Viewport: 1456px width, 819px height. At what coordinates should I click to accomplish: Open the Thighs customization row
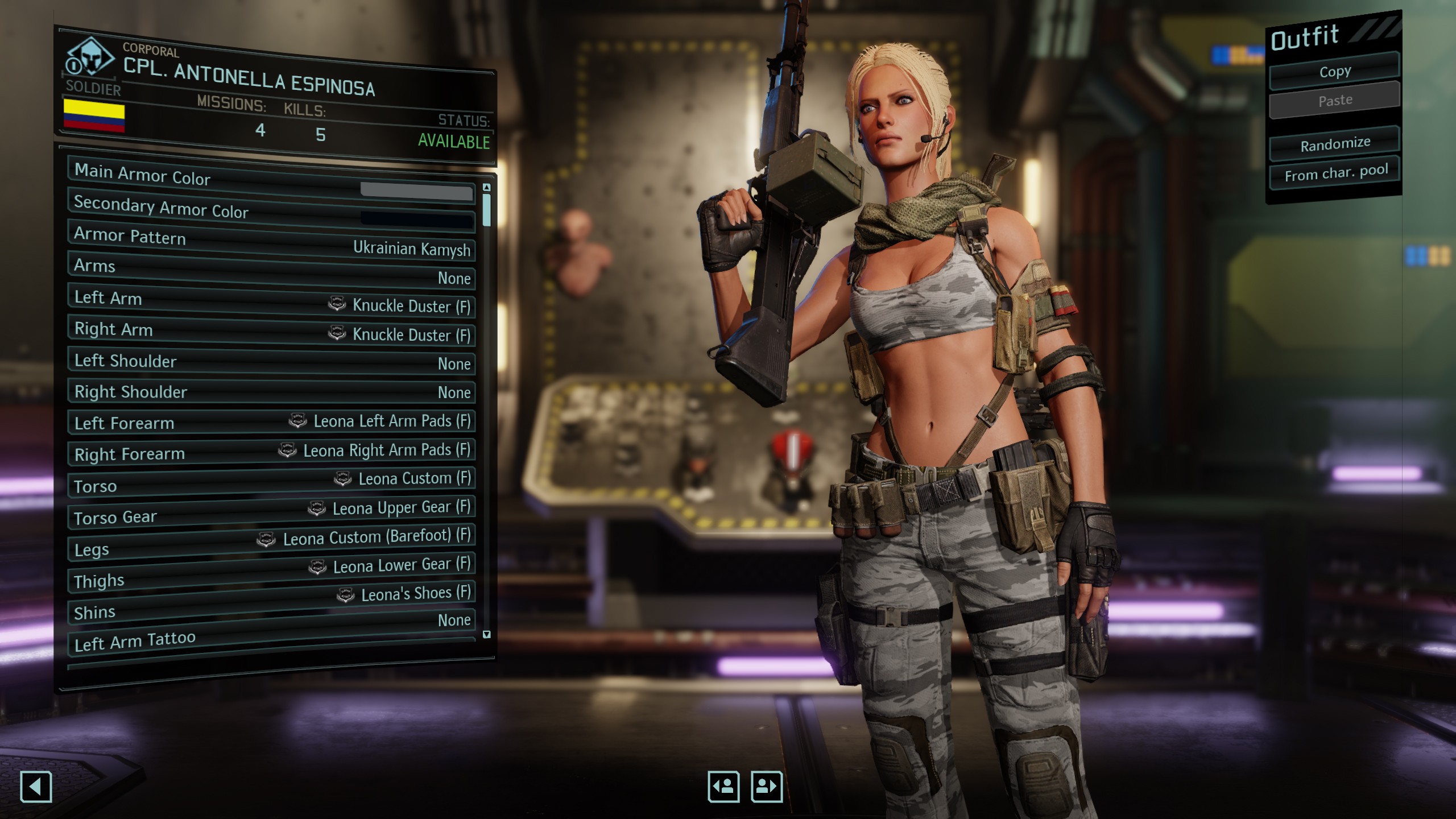coord(272,573)
